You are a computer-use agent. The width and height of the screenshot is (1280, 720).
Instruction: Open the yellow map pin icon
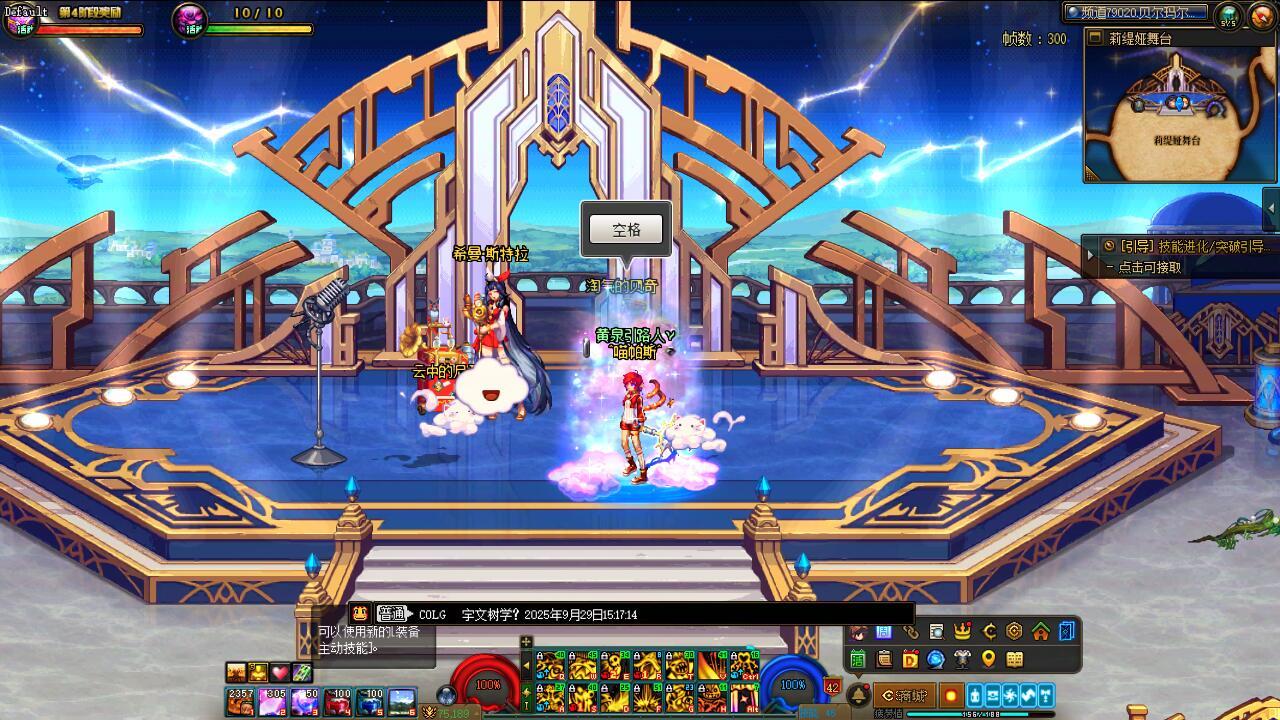988,659
